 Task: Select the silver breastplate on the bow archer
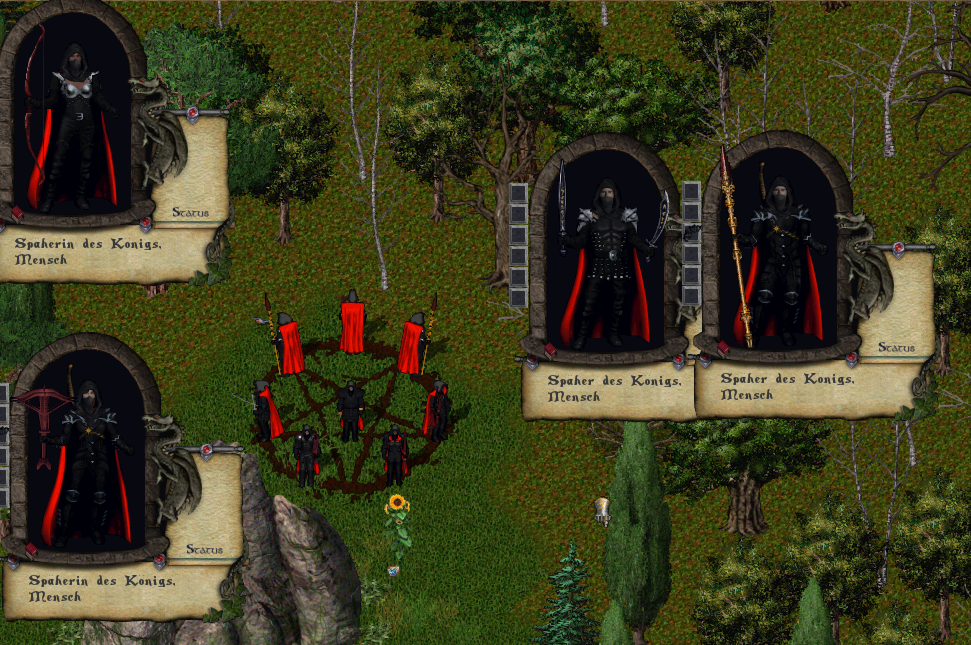(76, 88)
